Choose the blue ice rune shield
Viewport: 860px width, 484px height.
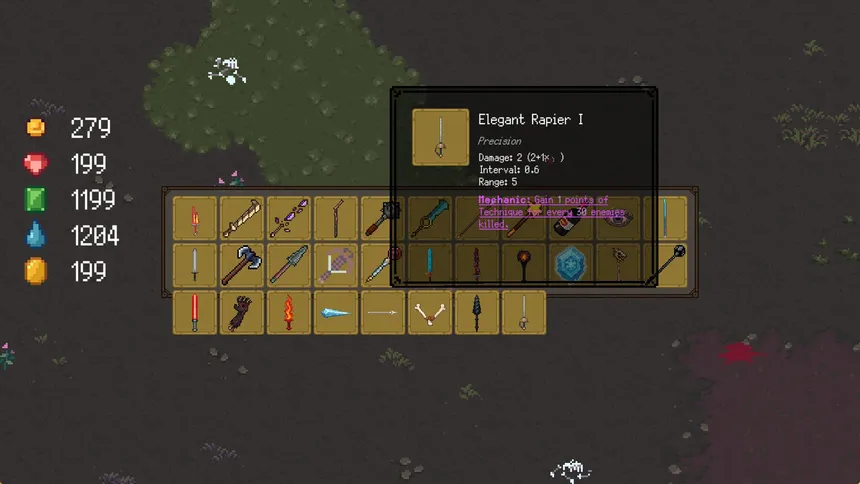[x=571, y=265]
